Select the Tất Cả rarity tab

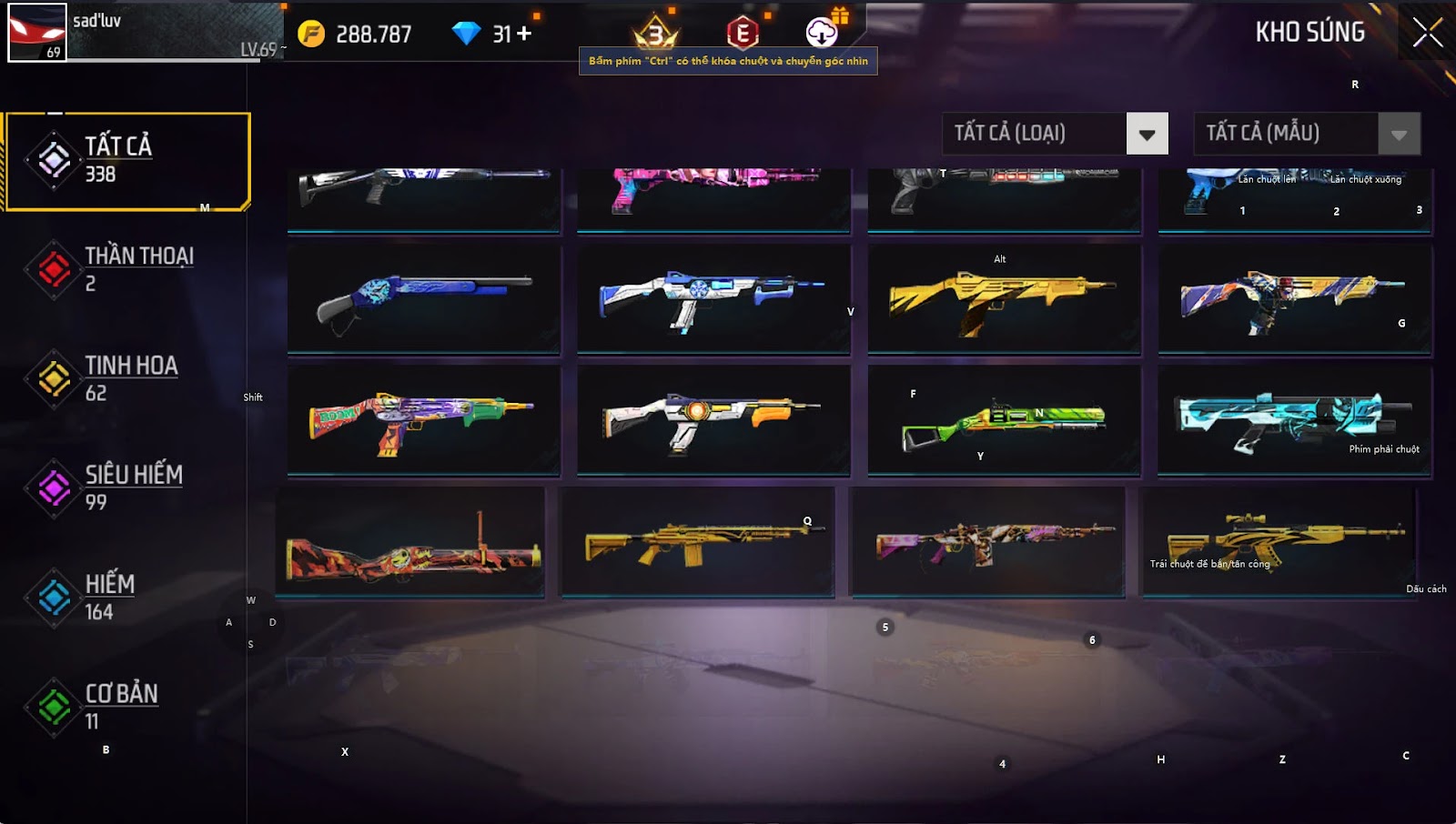coord(127,161)
